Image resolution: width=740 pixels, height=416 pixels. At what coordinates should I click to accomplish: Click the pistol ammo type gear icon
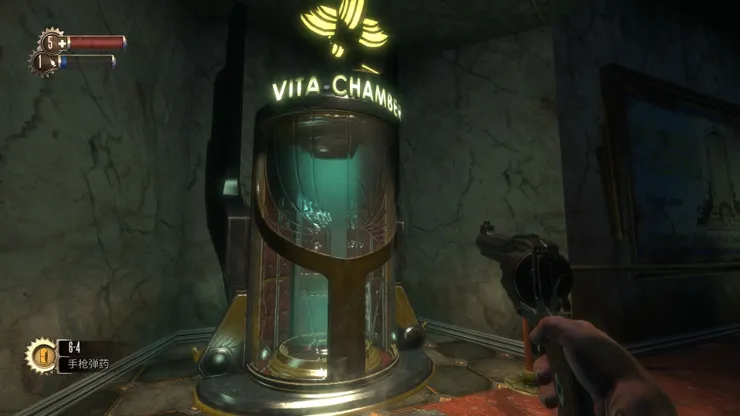tap(43, 354)
